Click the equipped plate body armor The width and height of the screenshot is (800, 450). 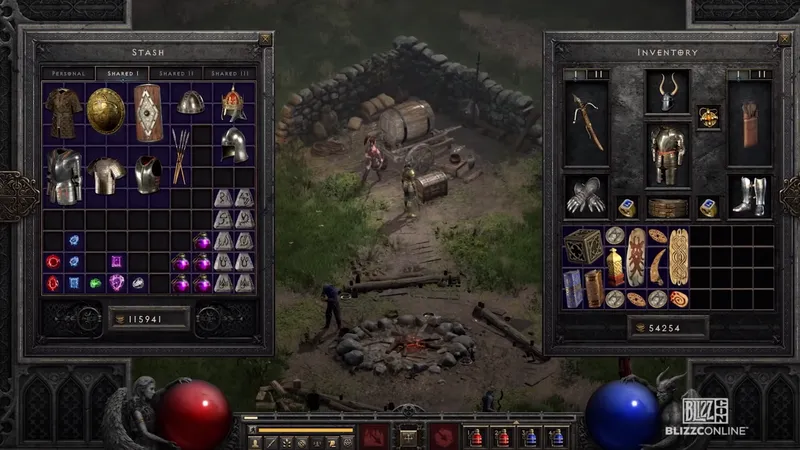point(667,155)
